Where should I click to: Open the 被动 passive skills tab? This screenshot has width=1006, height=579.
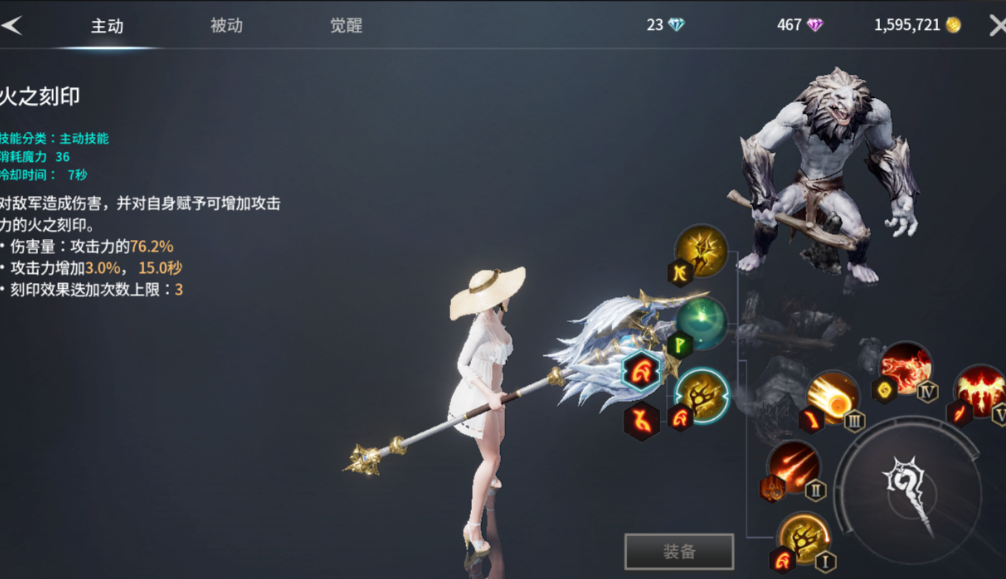[x=227, y=26]
